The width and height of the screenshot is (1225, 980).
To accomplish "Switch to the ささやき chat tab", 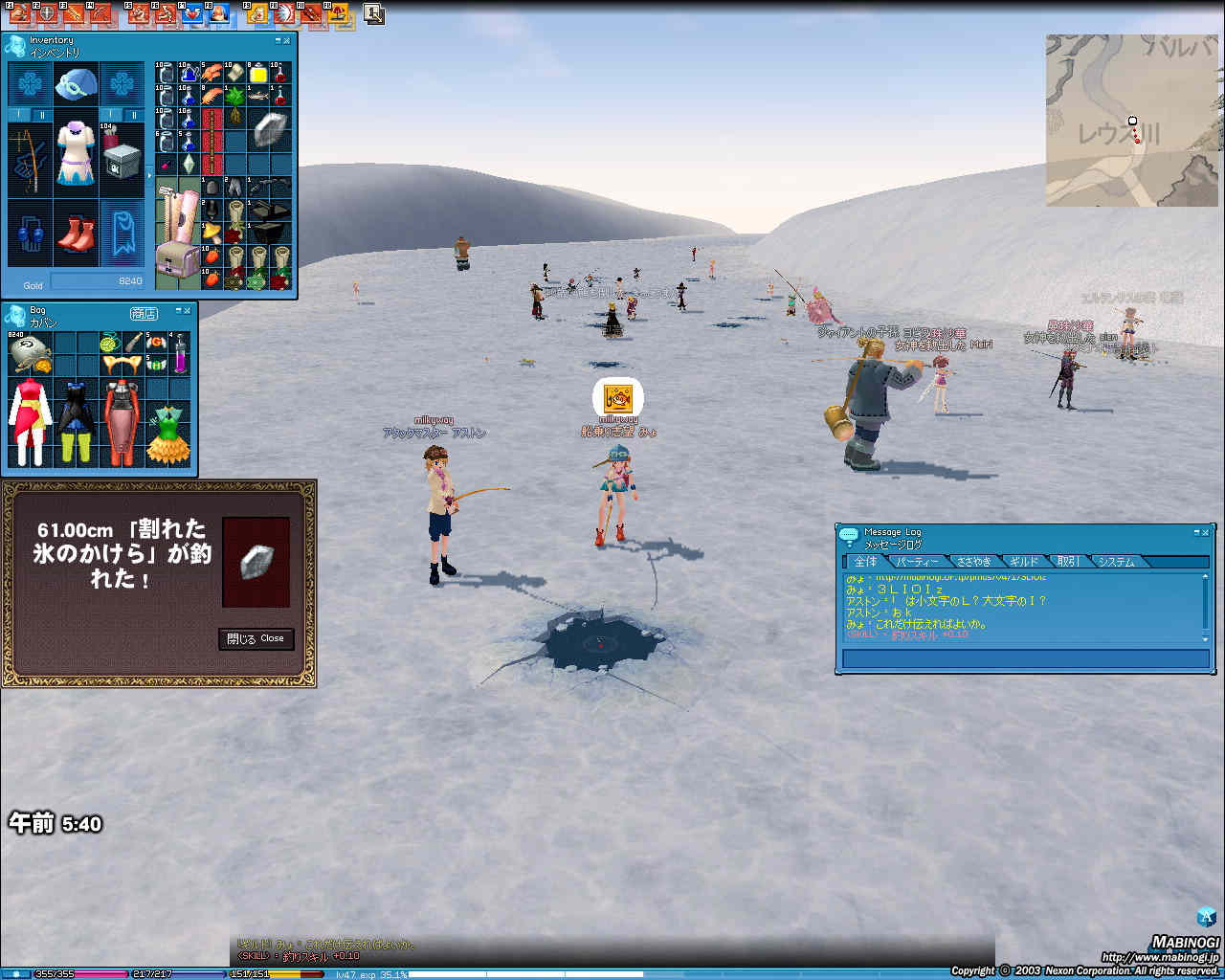I will 973,562.
